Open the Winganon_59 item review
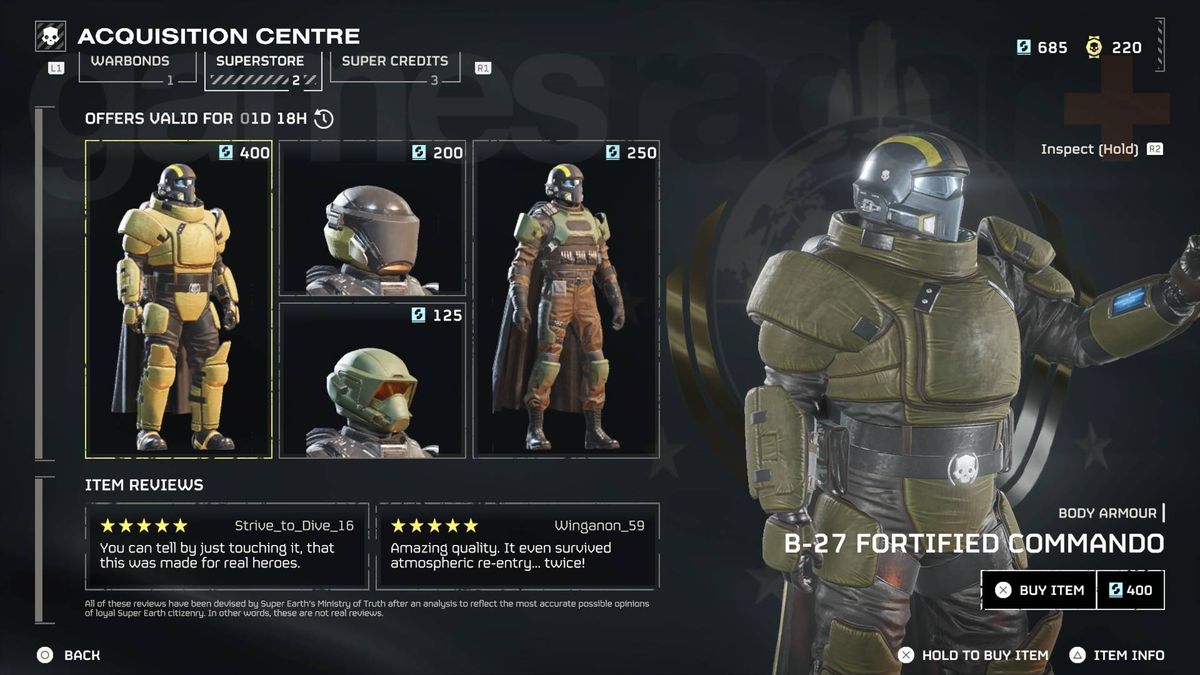 517,546
